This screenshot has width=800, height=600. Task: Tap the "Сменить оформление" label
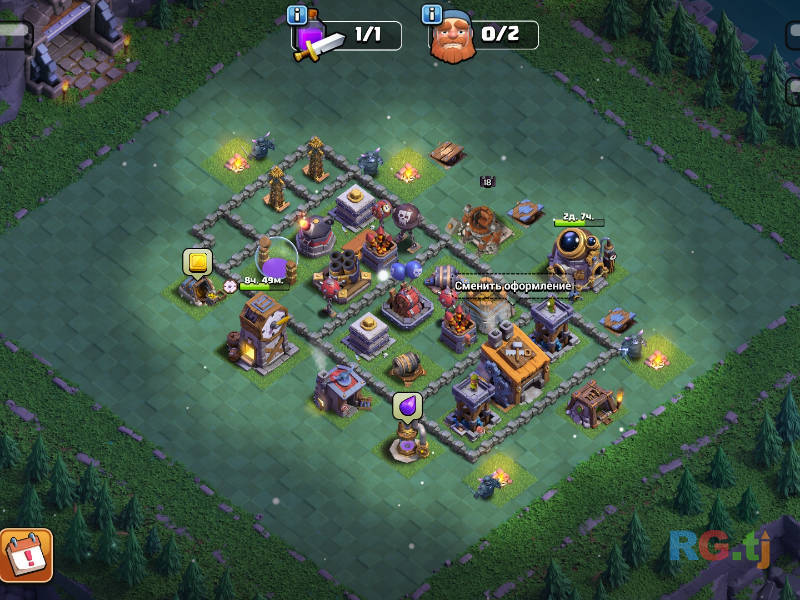pos(513,286)
